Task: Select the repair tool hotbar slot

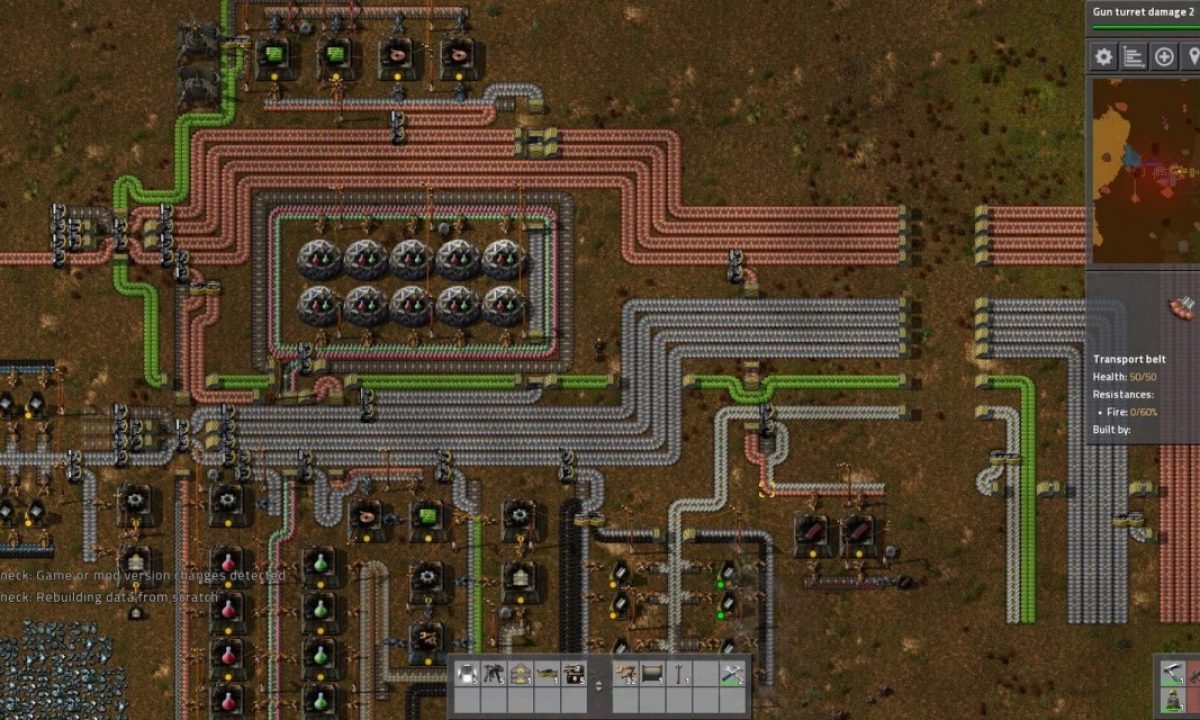Action: click(x=733, y=673)
